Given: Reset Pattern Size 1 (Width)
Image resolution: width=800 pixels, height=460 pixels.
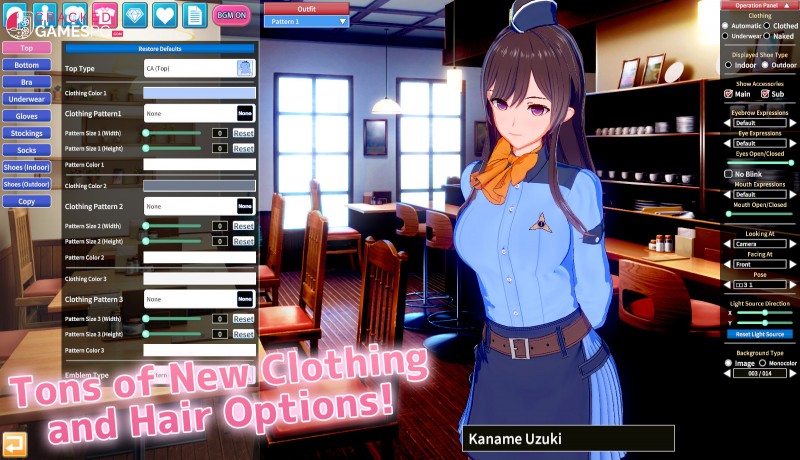Looking at the screenshot, I should pos(243,133).
